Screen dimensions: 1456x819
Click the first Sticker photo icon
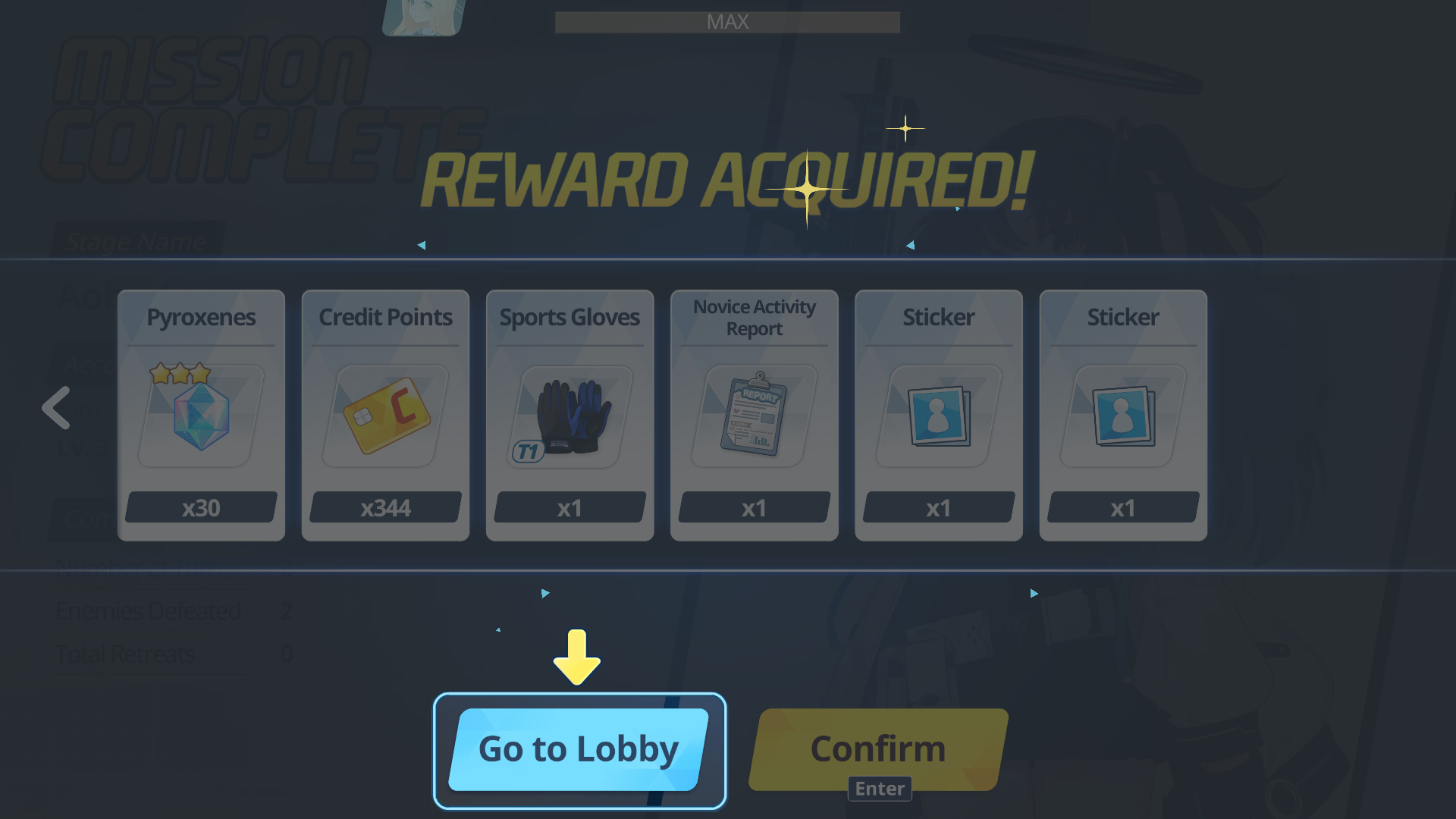[x=938, y=417]
